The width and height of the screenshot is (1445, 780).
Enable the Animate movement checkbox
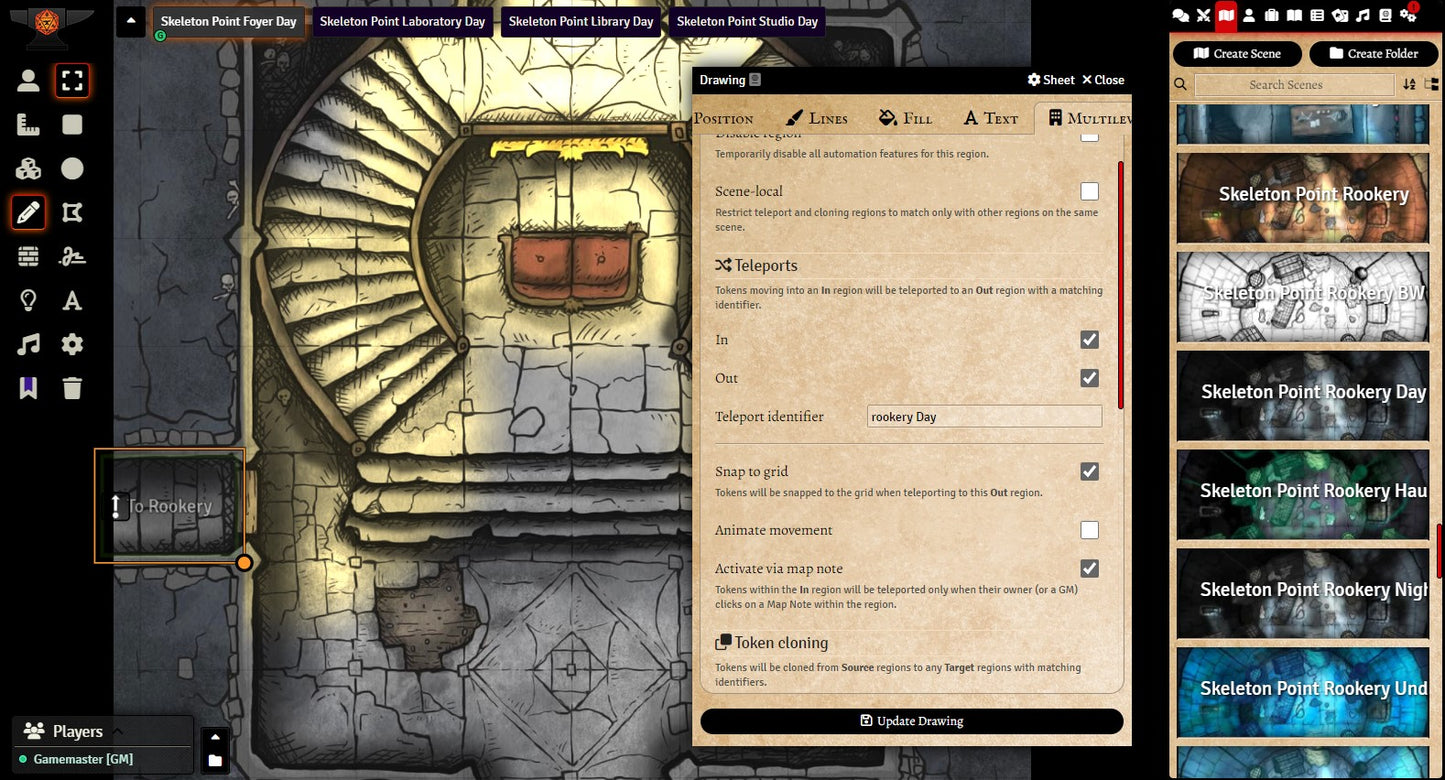click(x=1089, y=530)
